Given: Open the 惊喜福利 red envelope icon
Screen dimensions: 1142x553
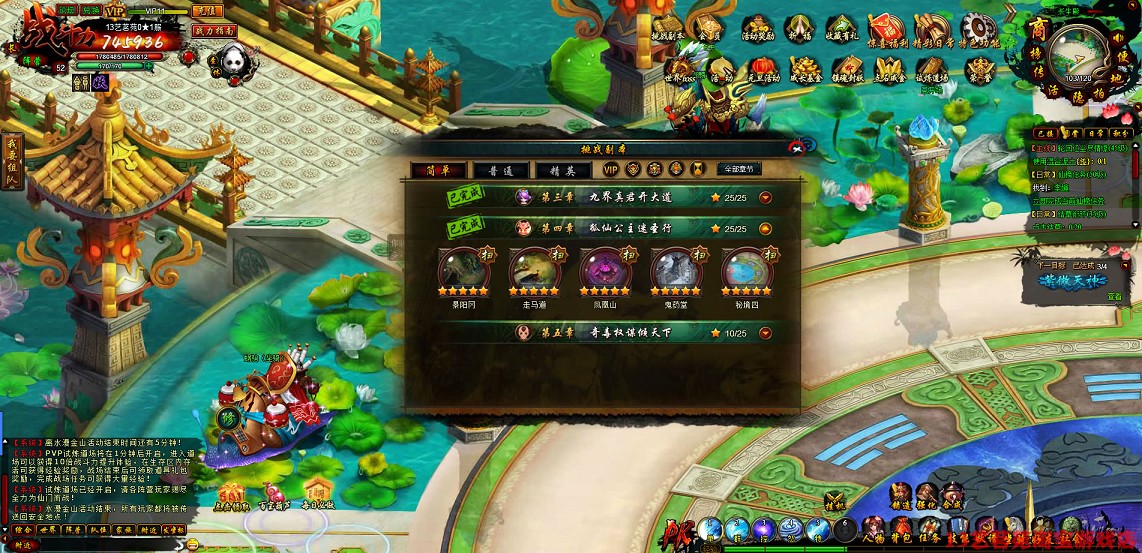Looking at the screenshot, I should (x=883, y=30).
